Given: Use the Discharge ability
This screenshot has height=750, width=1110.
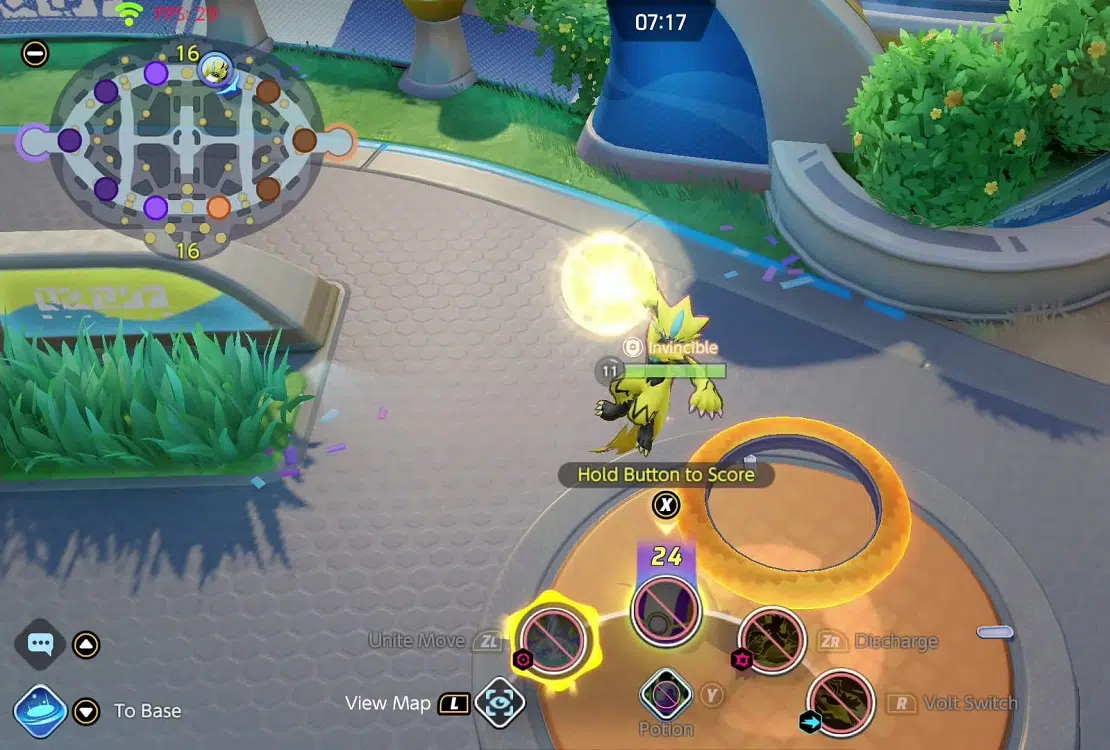Looking at the screenshot, I should click(772, 640).
